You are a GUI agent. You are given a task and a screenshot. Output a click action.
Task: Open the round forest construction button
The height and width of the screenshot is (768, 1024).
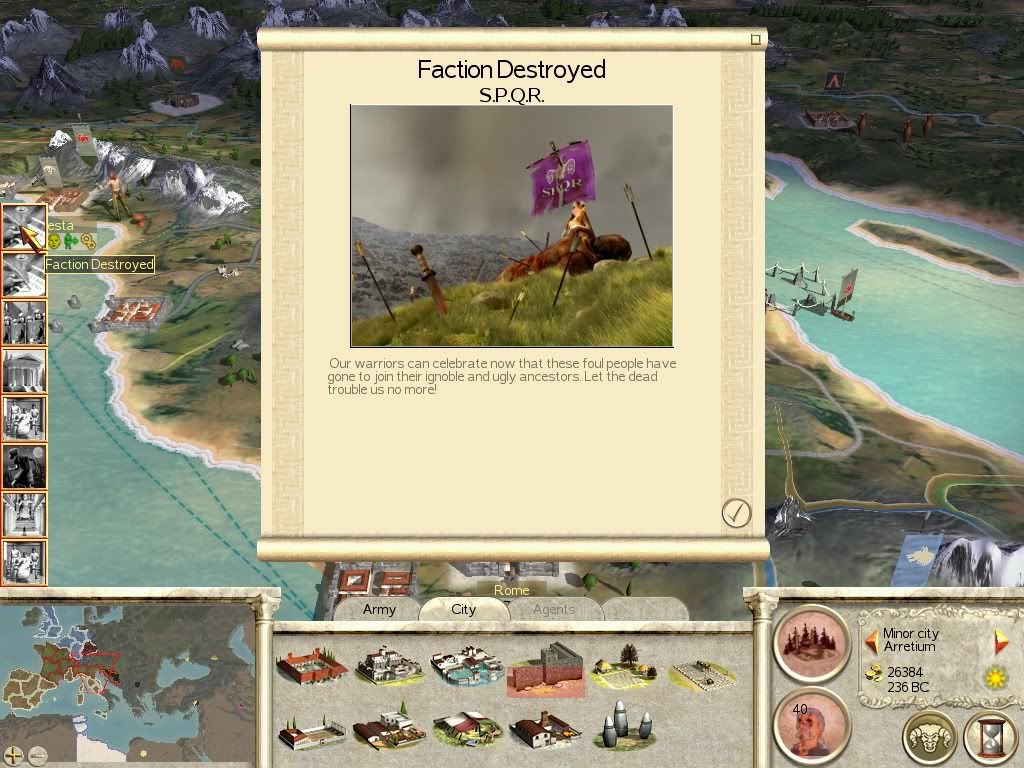click(812, 641)
